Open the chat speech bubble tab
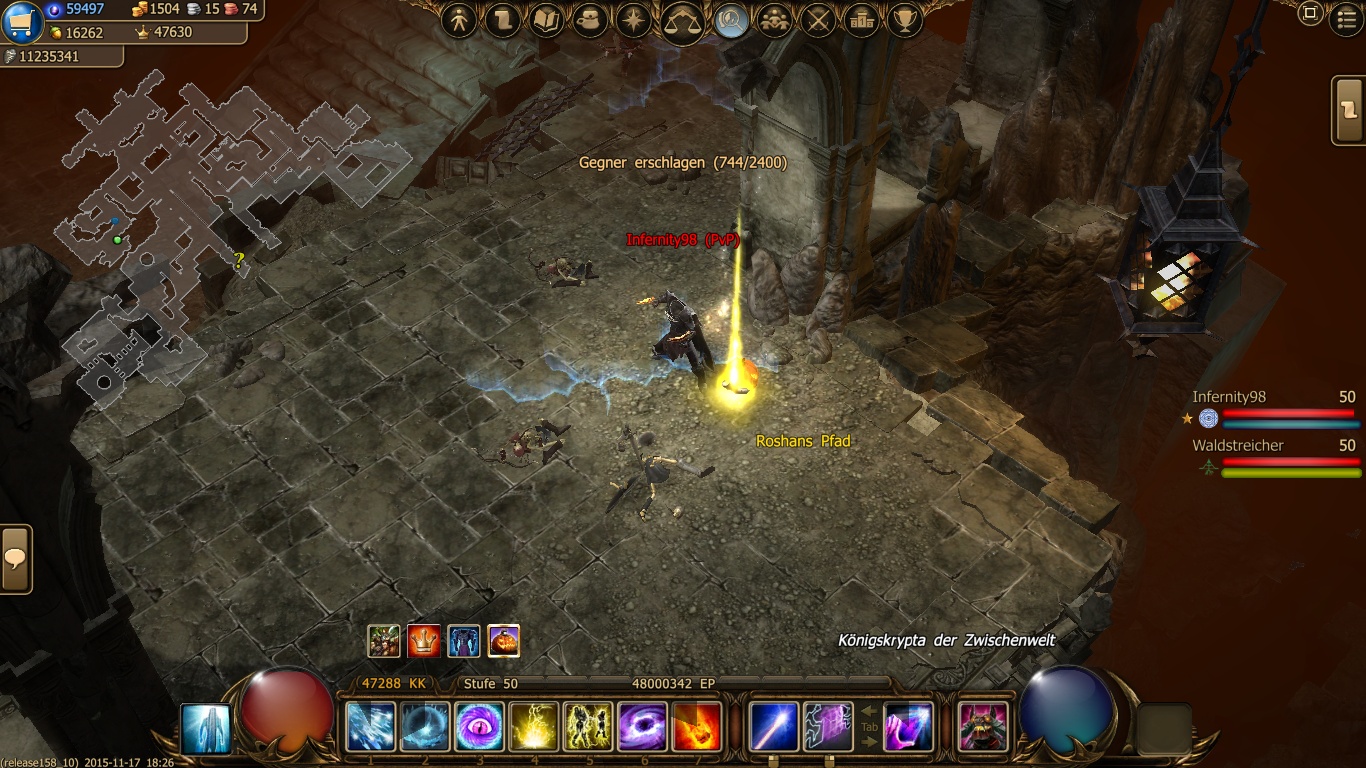This screenshot has height=768, width=1366. coord(16,559)
